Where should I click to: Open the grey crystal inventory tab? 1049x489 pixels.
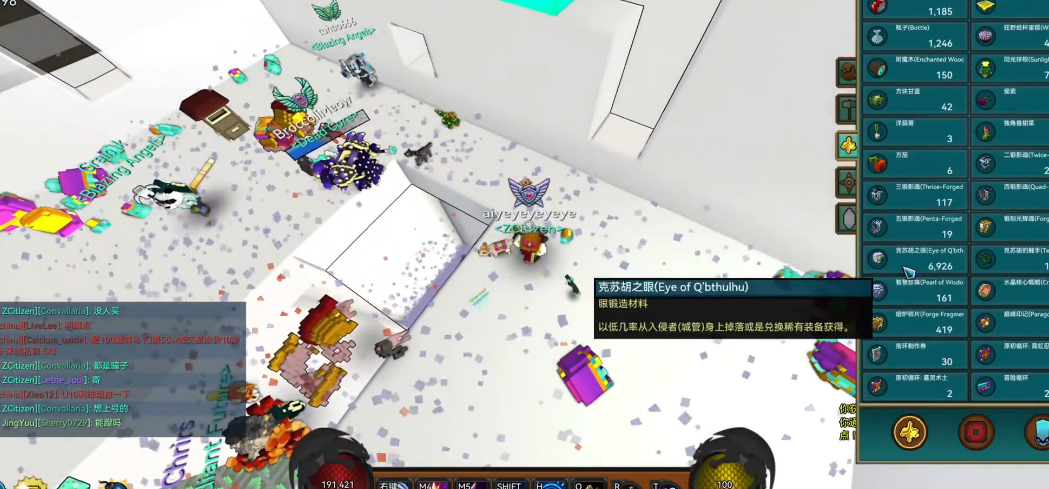point(848,220)
